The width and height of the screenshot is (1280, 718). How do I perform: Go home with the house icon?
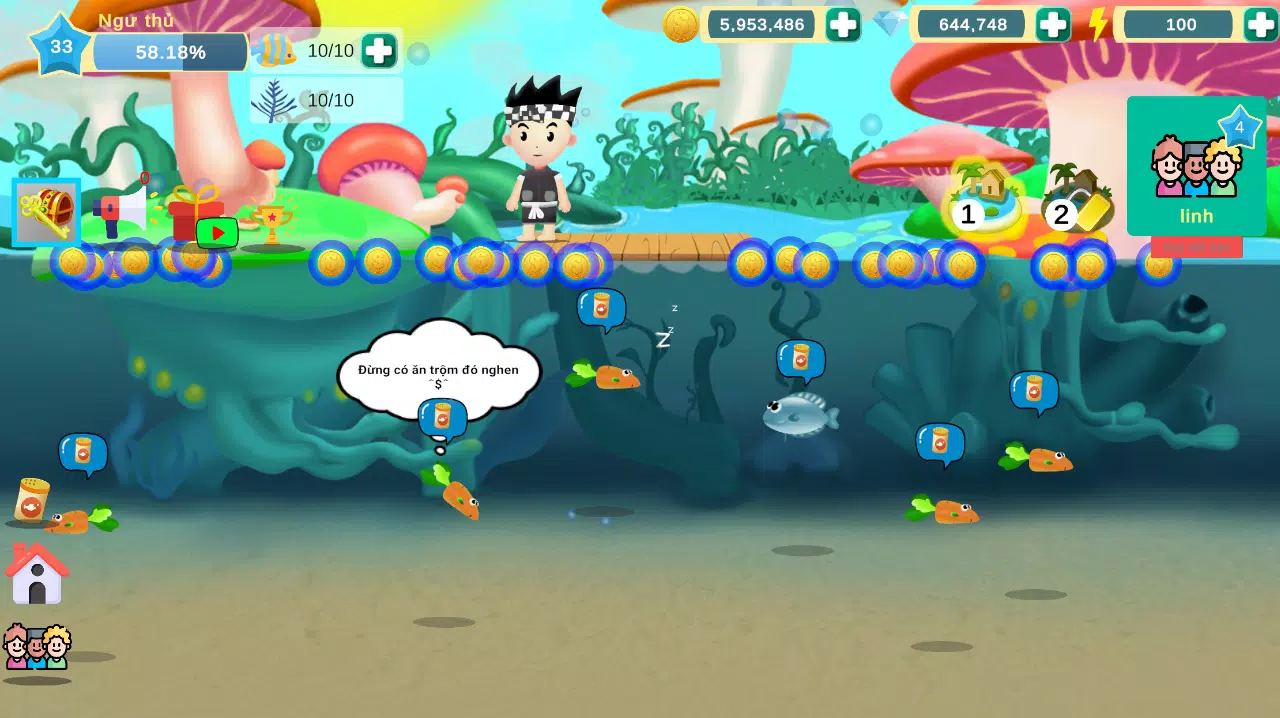click(x=37, y=575)
